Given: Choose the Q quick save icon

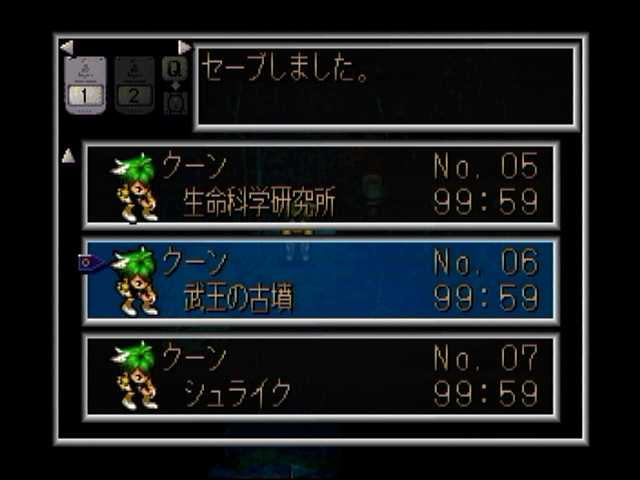Looking at the screenshot, I should tap(174, 69).
